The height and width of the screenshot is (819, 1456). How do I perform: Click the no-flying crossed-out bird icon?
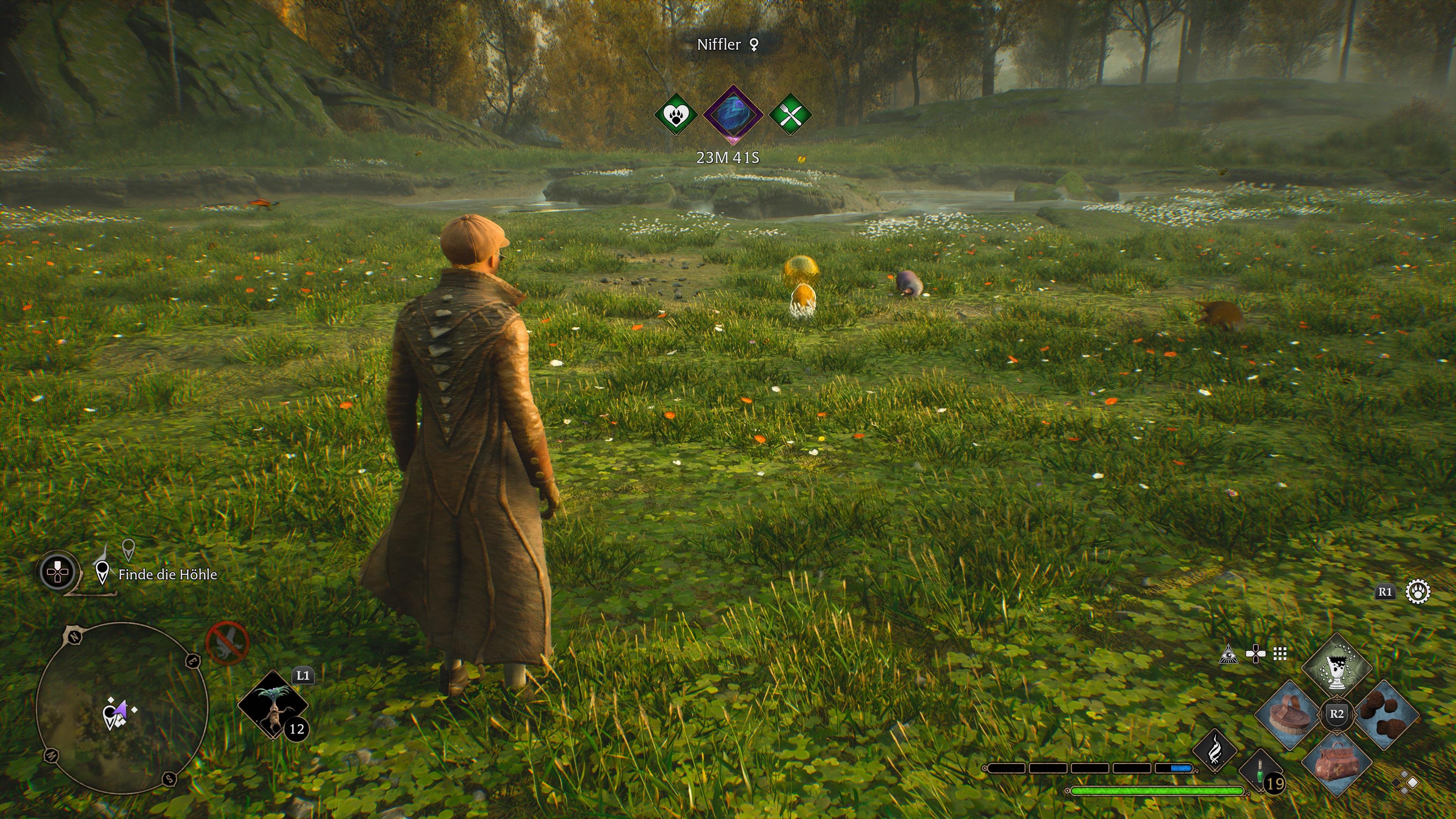(227, 643)
